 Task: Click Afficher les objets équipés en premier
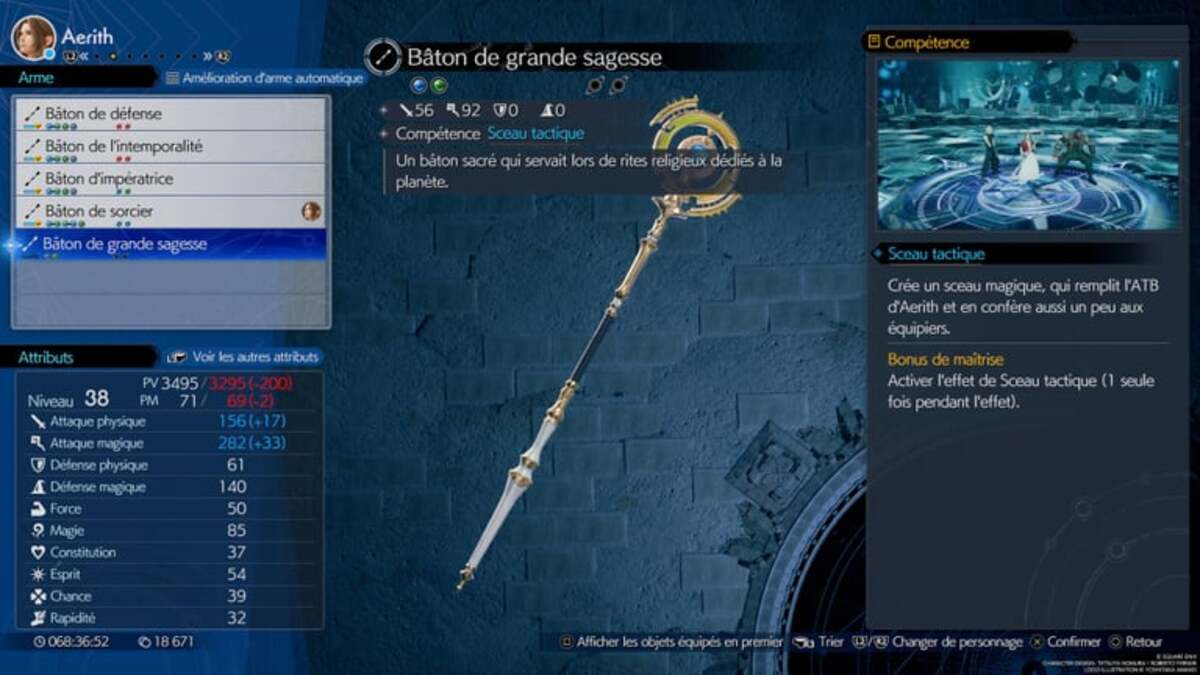coord(670,642)
